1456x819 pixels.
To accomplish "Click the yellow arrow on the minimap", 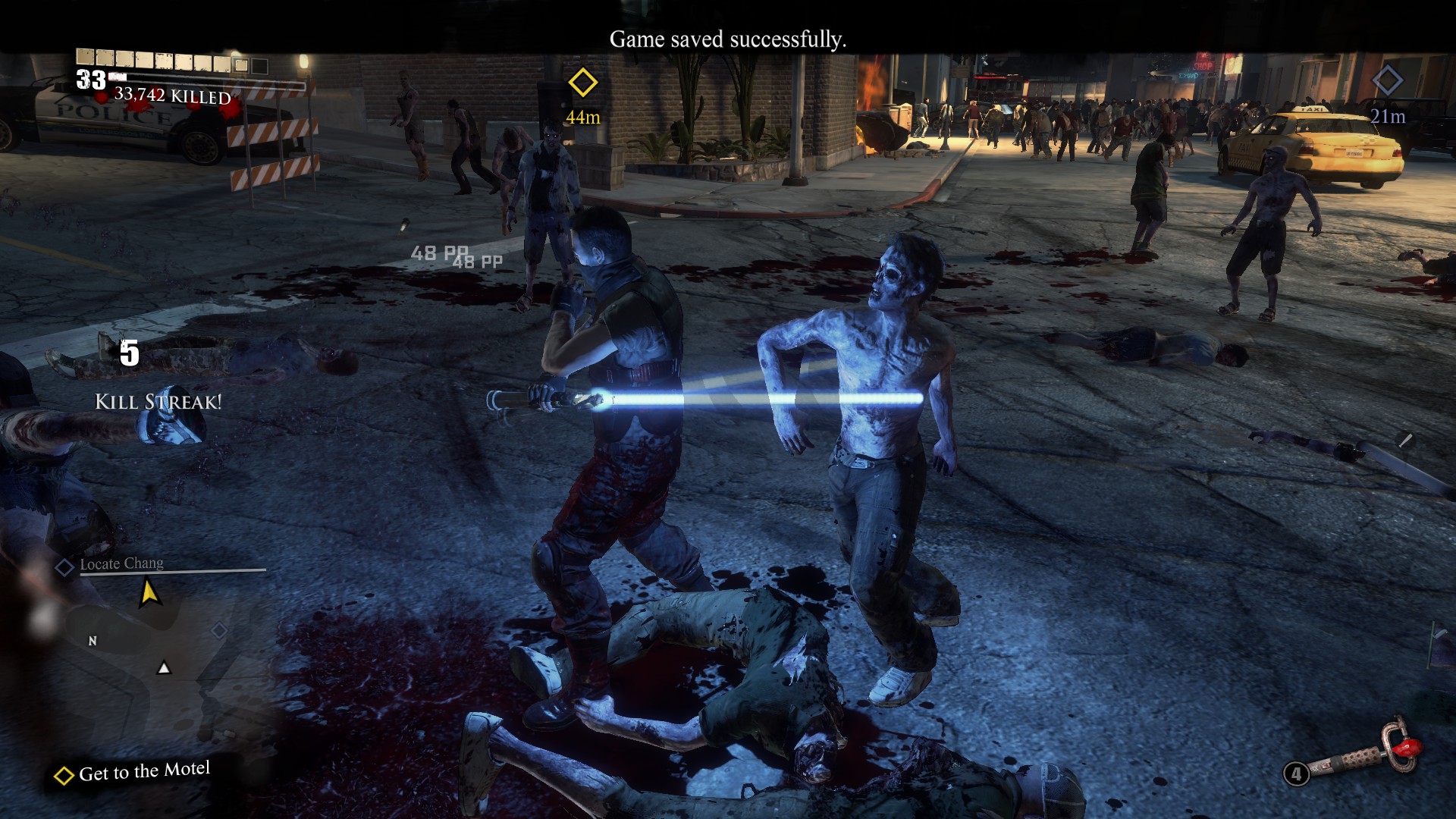I will point(149,592).
